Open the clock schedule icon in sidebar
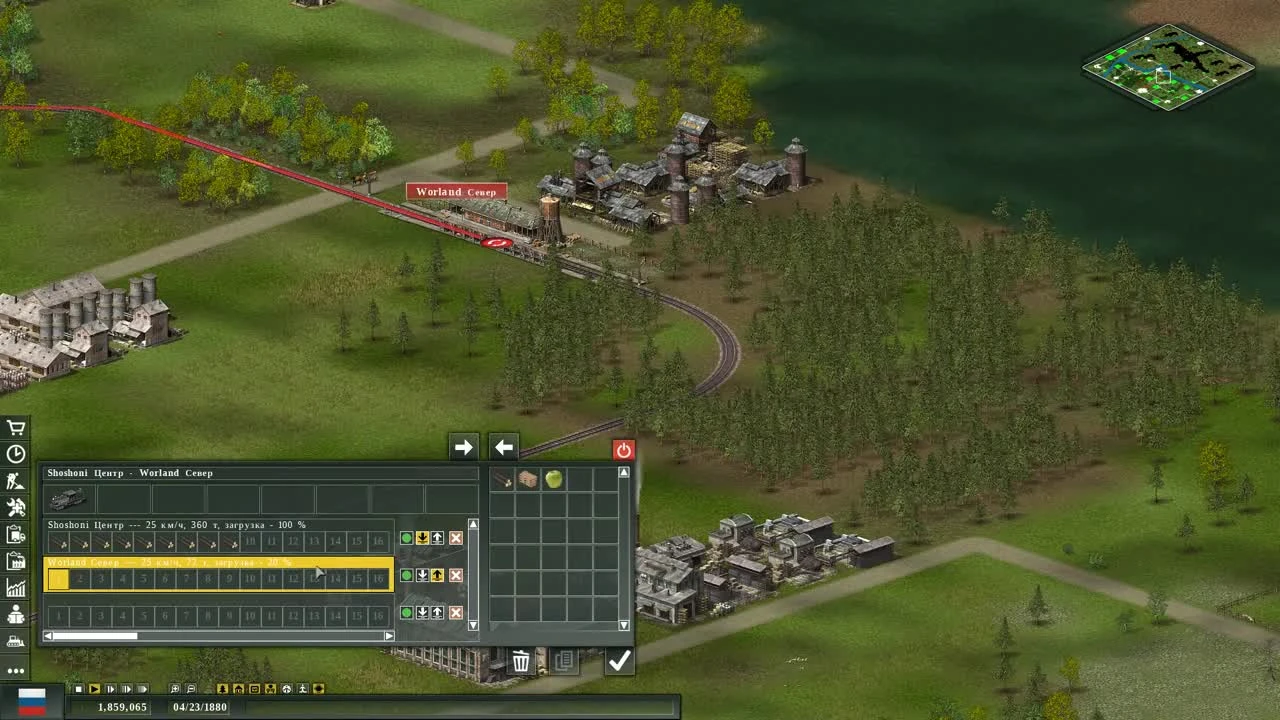Image resolution: width=1280 pixels, height=720 pixels. pyautogui.click(x=15, y=452)
